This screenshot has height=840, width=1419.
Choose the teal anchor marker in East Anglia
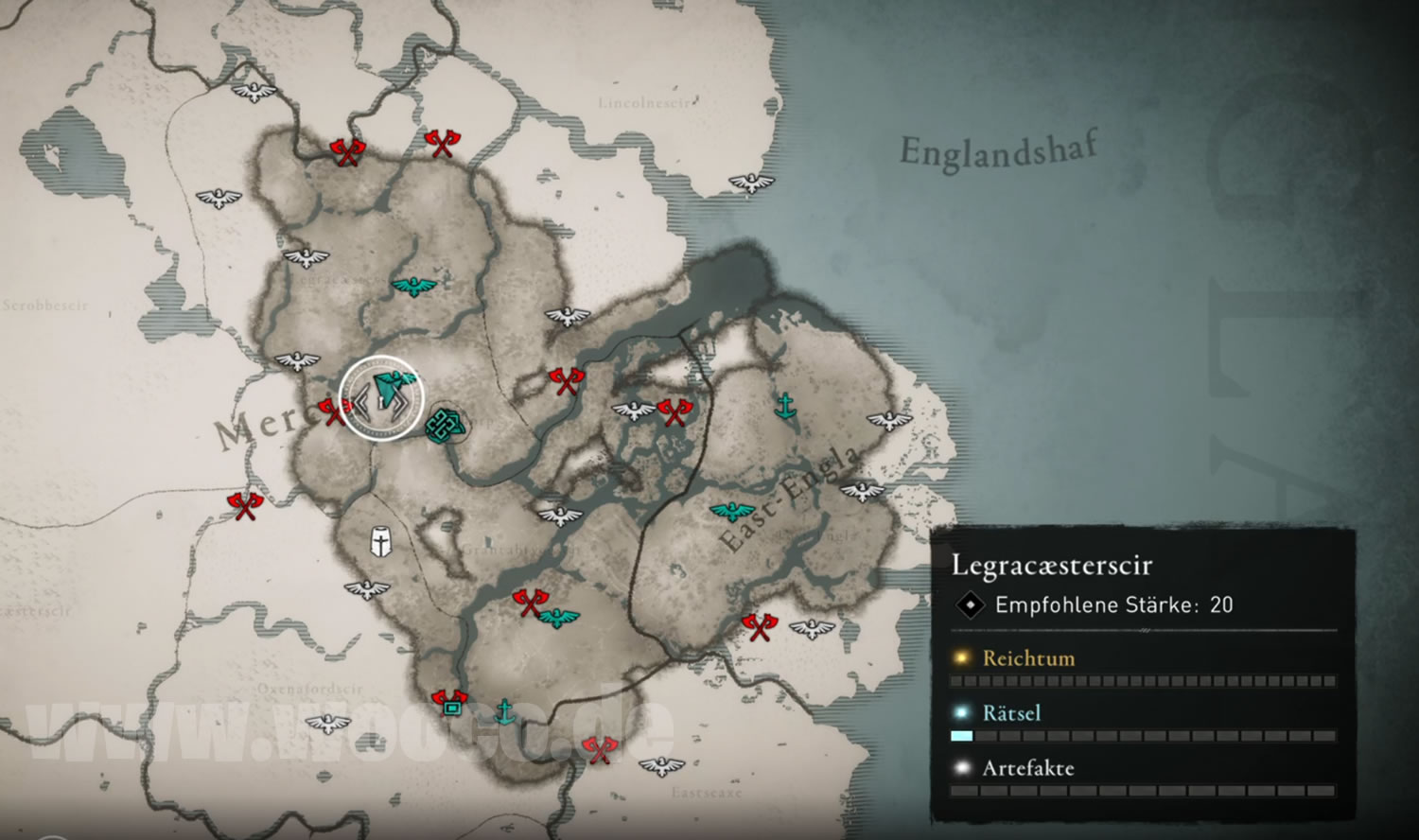coord(784,406)
